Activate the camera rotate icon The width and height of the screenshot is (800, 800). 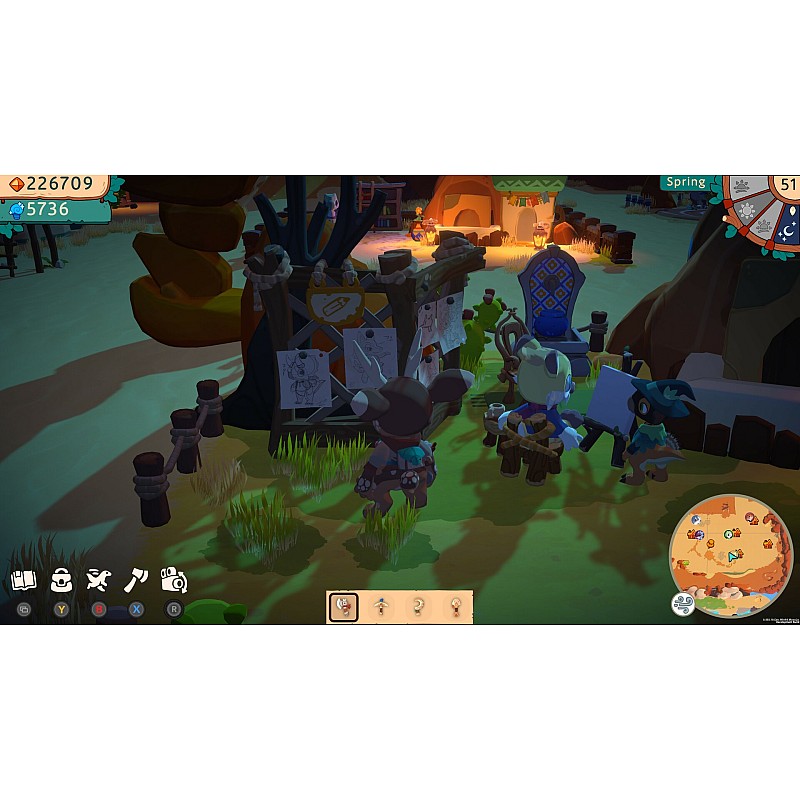pos(174,580)
